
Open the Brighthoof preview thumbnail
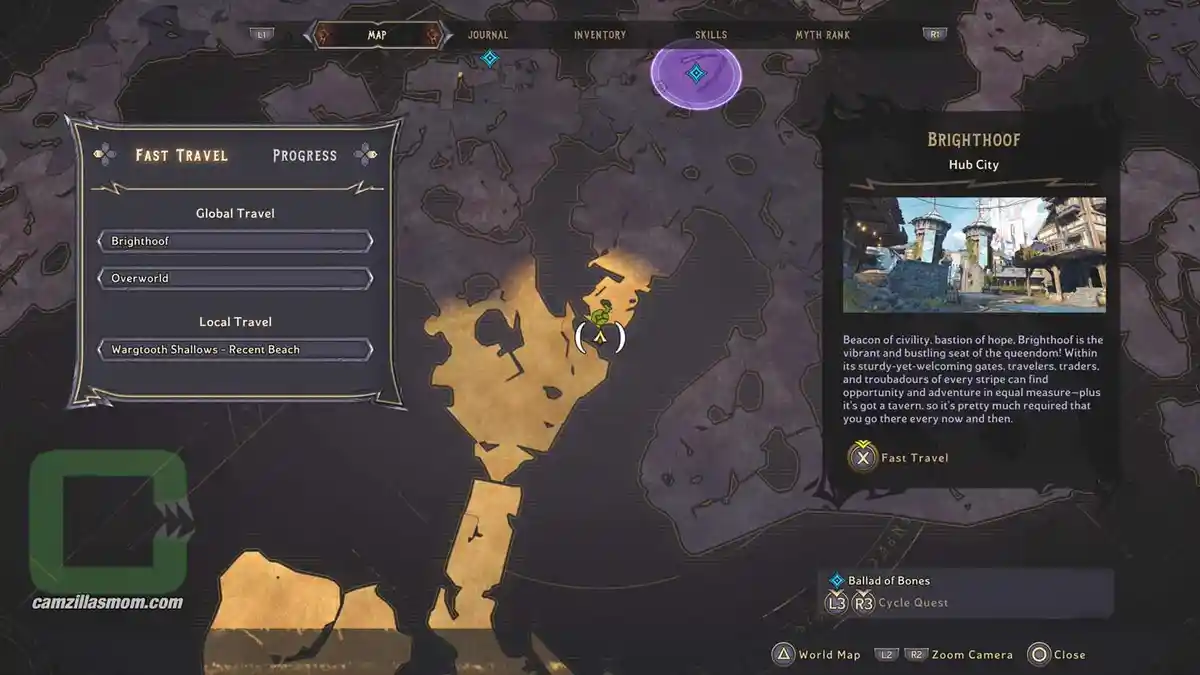(x=974, y=255)
